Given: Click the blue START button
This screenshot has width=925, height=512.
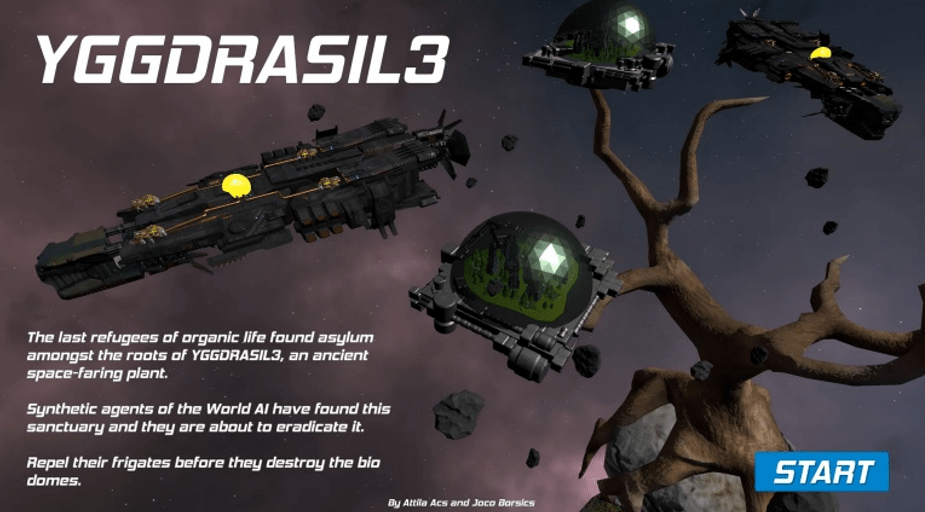Looking at the screenshot, I should [x=821, y=471].
